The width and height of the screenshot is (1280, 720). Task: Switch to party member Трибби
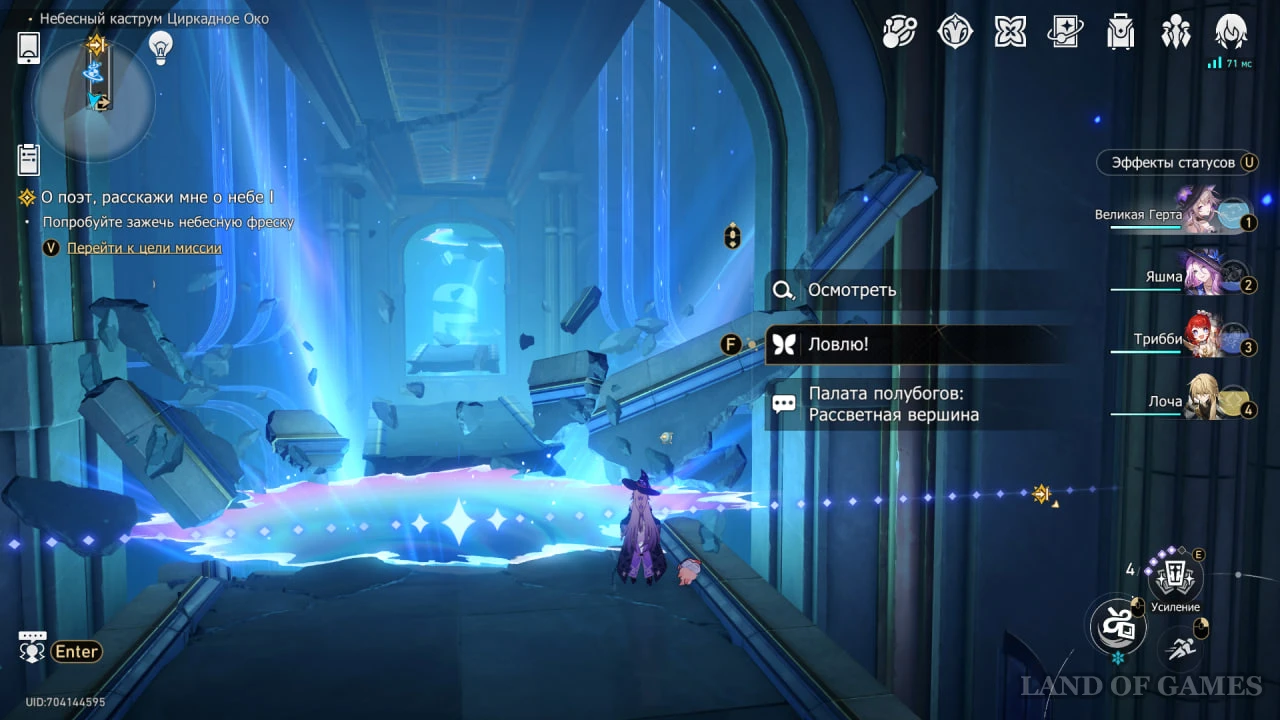click(1205, 340)
